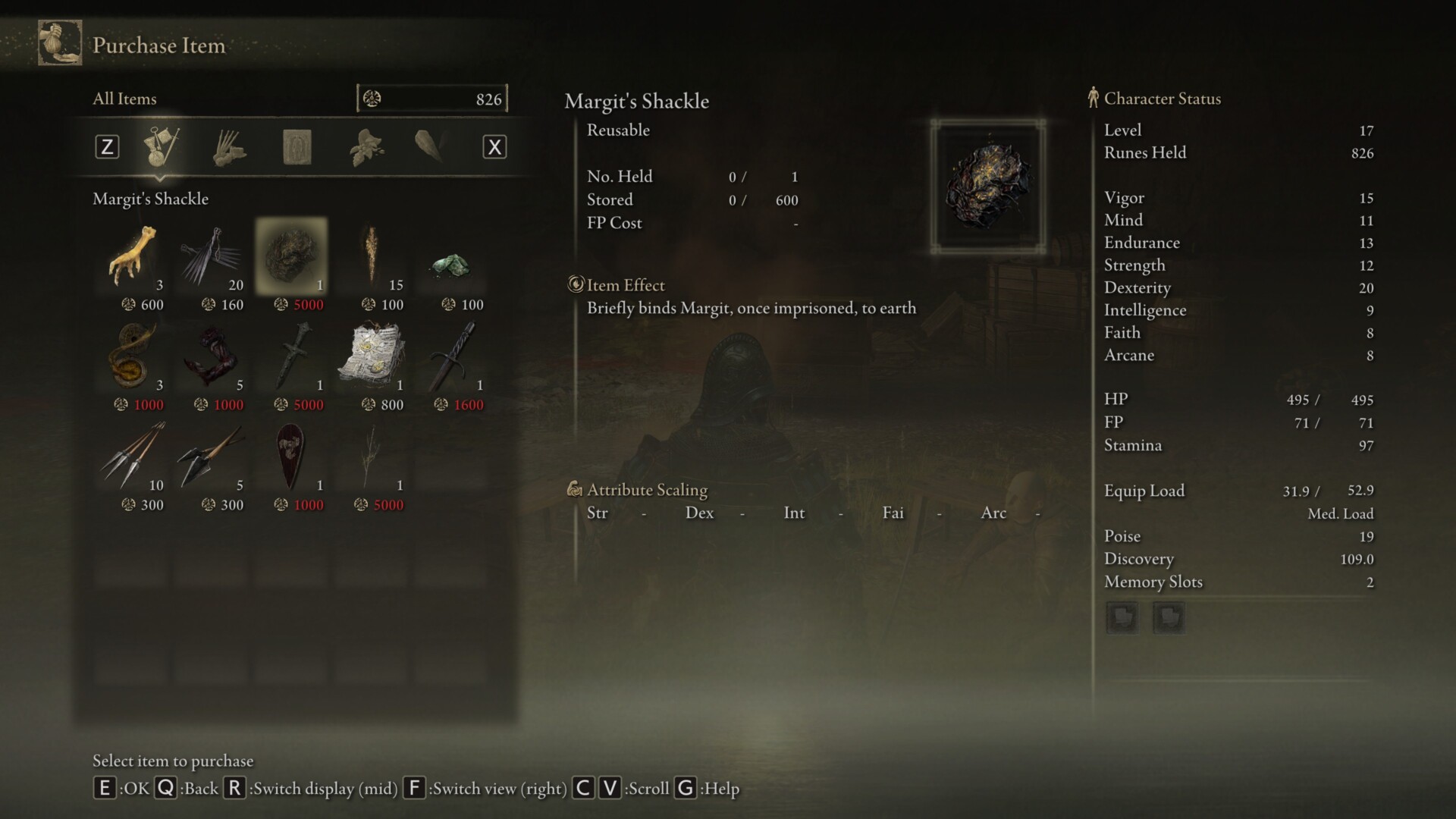
Task: Select the dark red wooden shield
Action: [292, 458]
